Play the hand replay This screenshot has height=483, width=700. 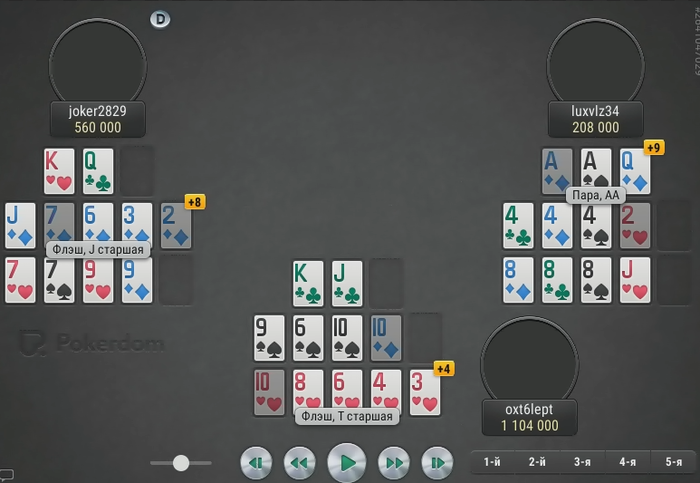tap(347, 463)
